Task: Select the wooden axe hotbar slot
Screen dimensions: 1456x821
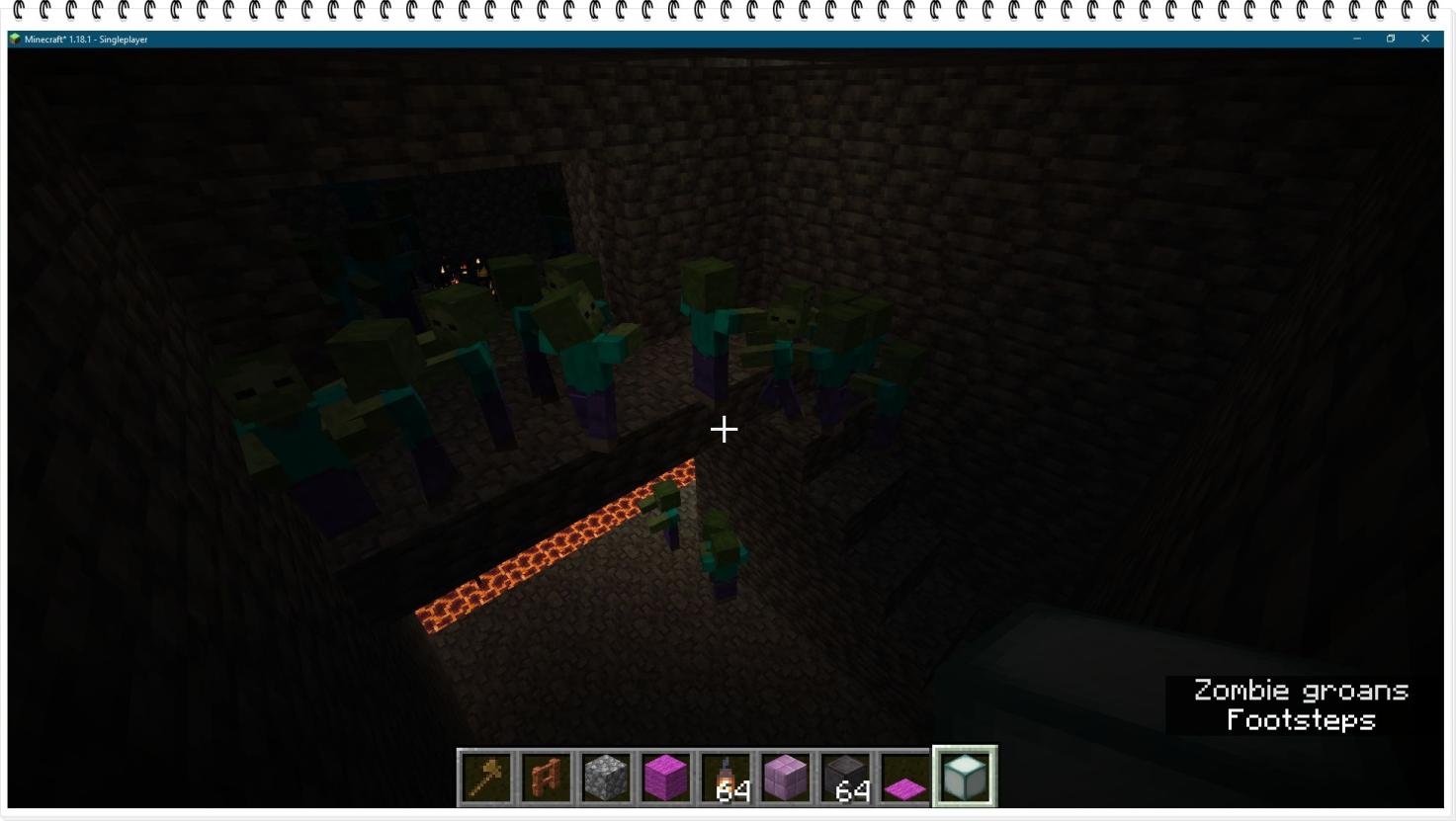Action: pos(487,777)
